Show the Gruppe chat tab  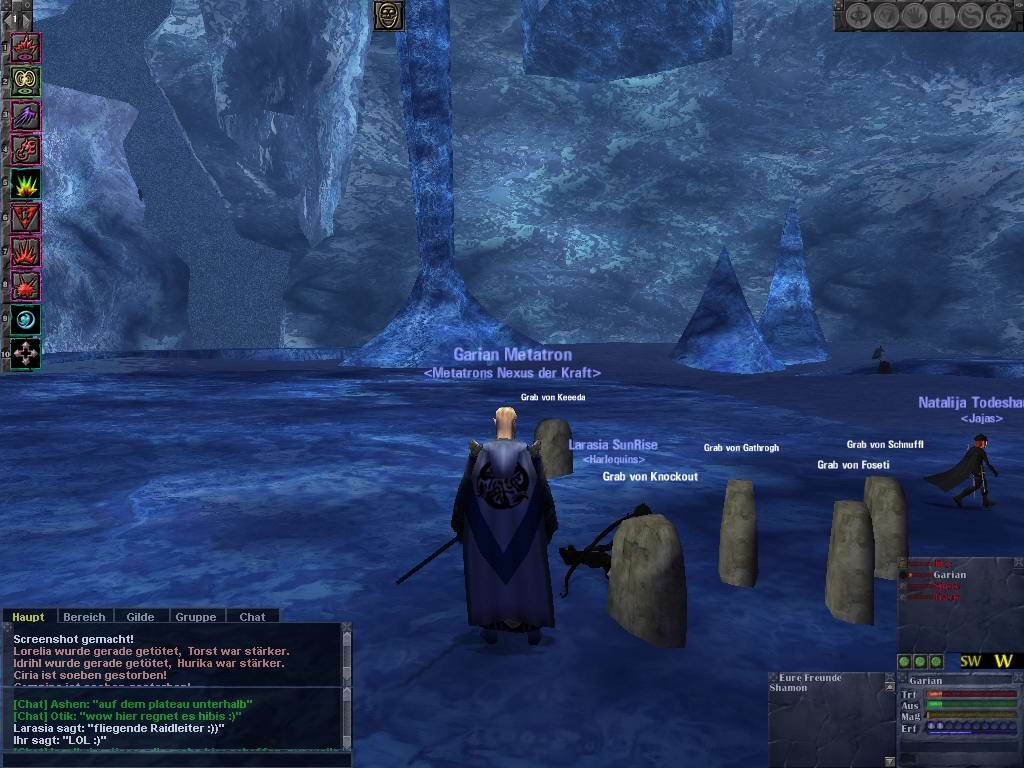196,617
